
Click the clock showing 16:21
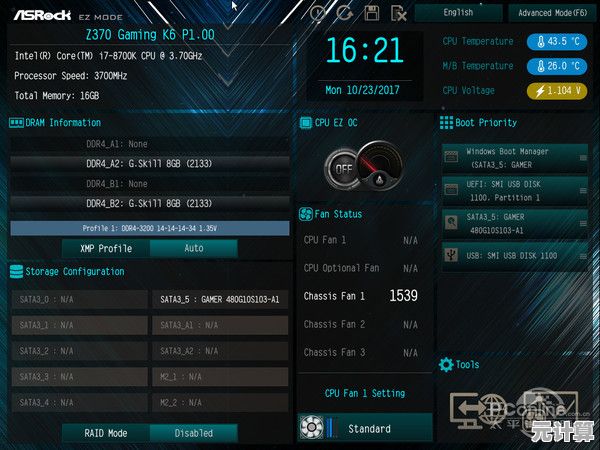(361, 50)
